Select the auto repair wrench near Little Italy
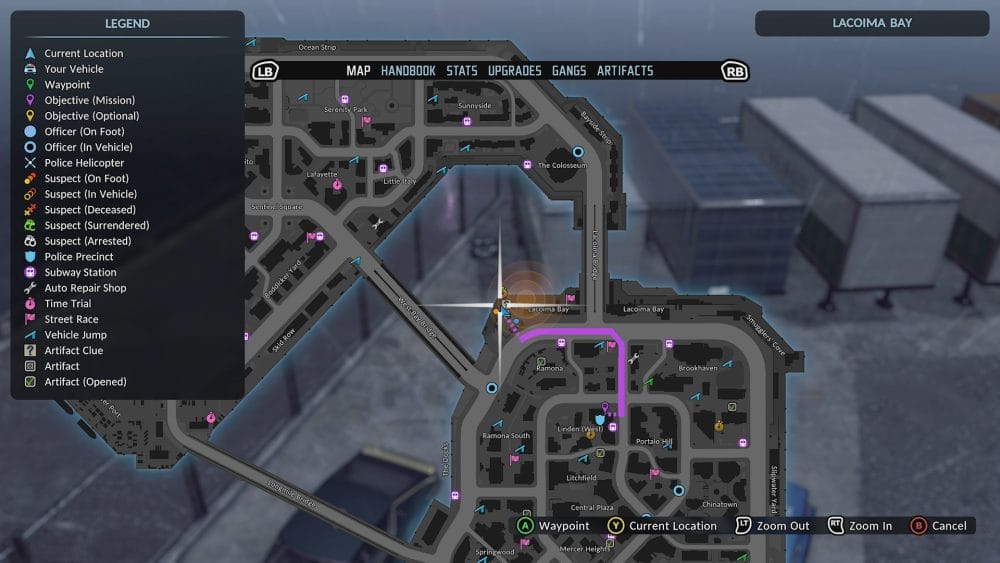The image size is (1000, 563). 377,225
